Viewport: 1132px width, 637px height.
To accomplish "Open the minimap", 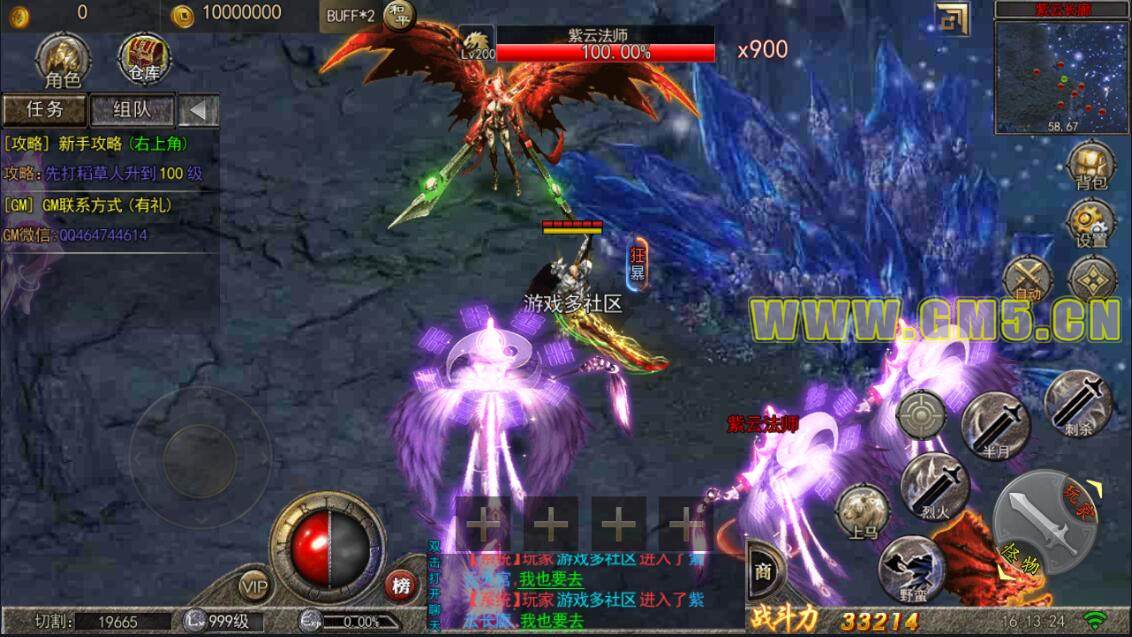I will coord(1062,76).
